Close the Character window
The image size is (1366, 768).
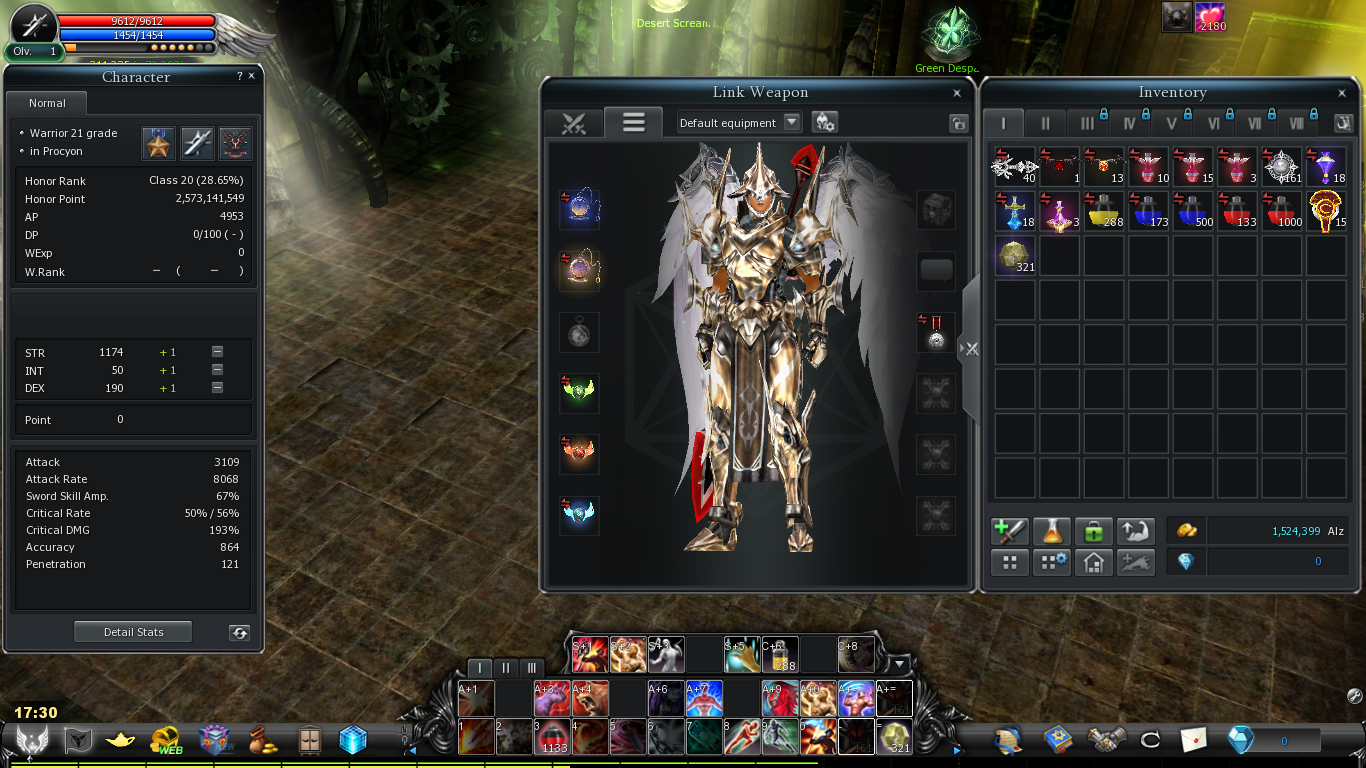coord(251,76)
